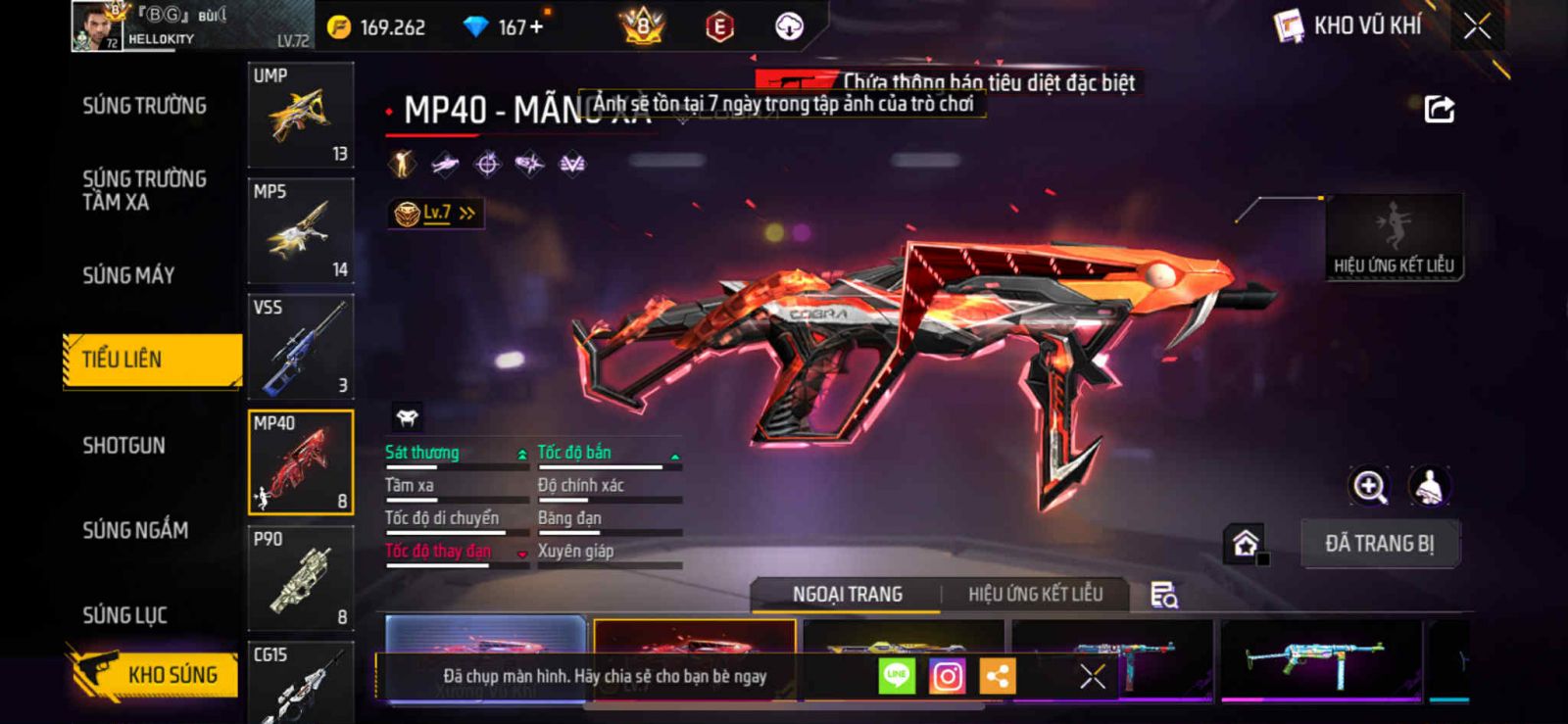Switch to the Shotgun category

(x=123, y=446)
